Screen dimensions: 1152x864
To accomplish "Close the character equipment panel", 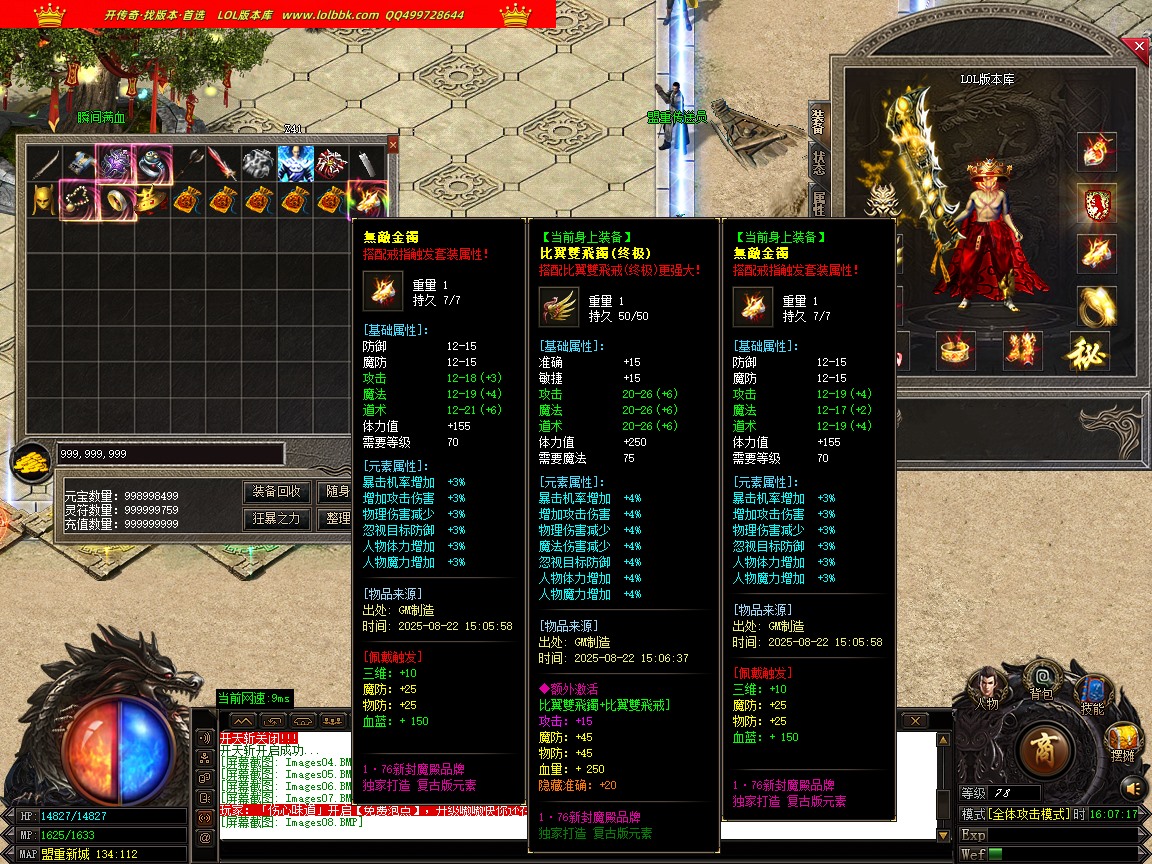I will 1138,46.
